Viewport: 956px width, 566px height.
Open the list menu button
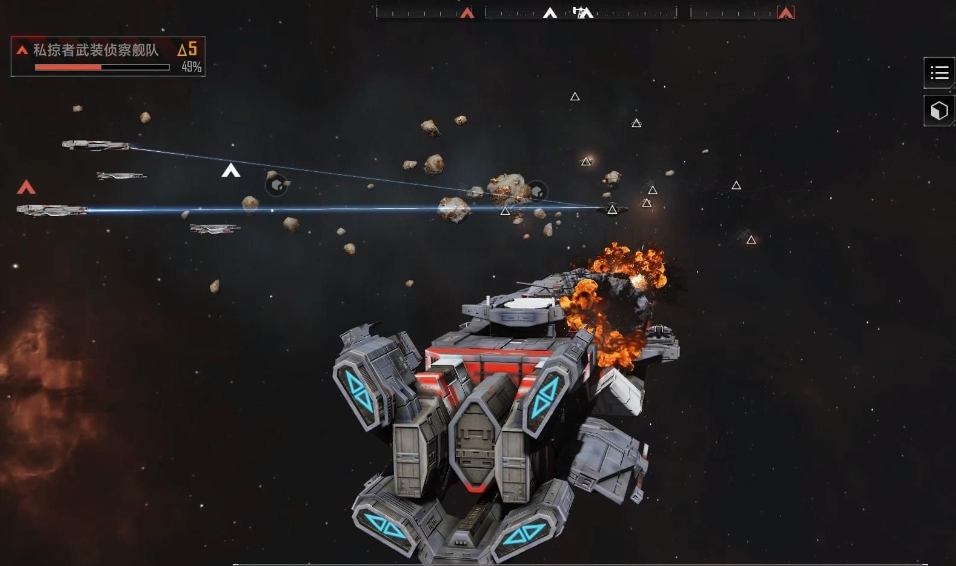pyautogui.click(x=939, y=73)
